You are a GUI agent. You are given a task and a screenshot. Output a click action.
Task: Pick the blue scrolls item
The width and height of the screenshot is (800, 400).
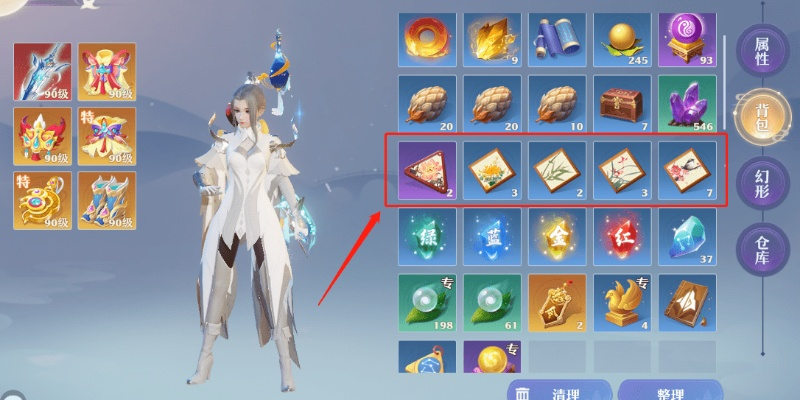tap(557, 40)
